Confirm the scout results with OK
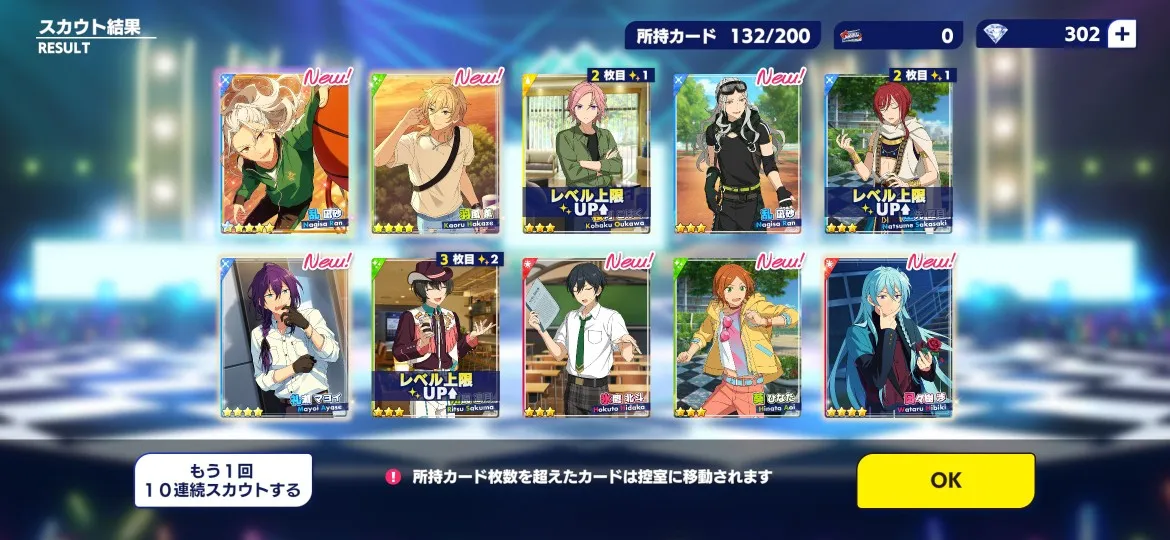The image size is (1170, 540). 945,480
